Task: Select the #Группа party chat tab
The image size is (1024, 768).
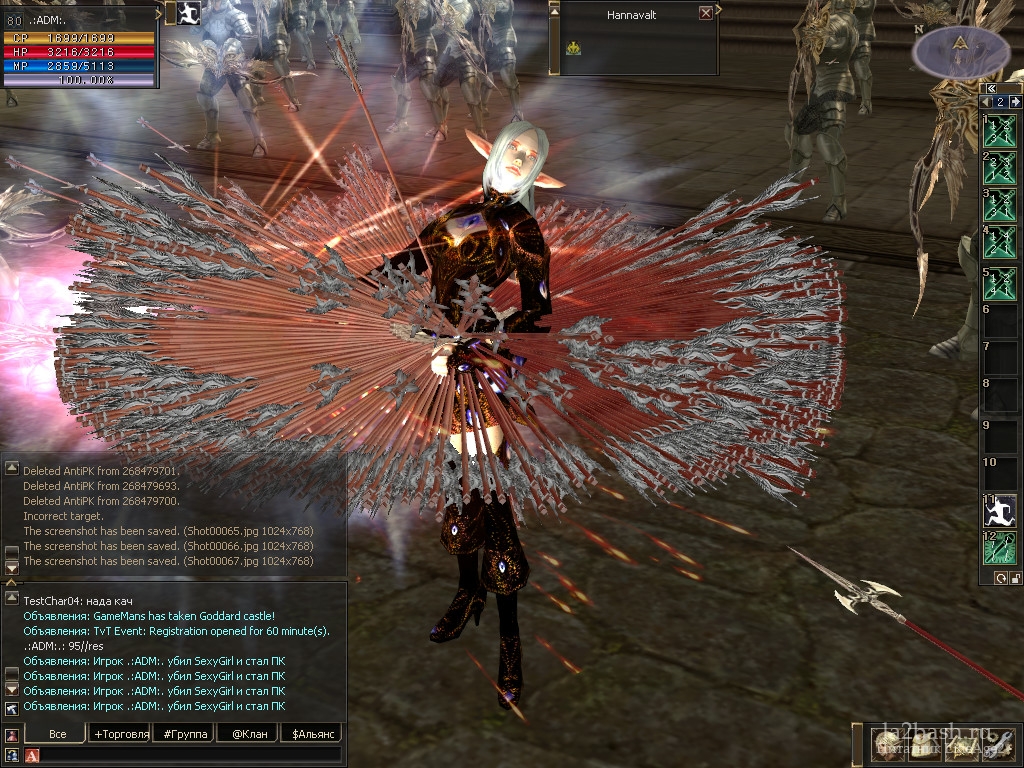Action: pyautogui.click(x=182, y=734)
